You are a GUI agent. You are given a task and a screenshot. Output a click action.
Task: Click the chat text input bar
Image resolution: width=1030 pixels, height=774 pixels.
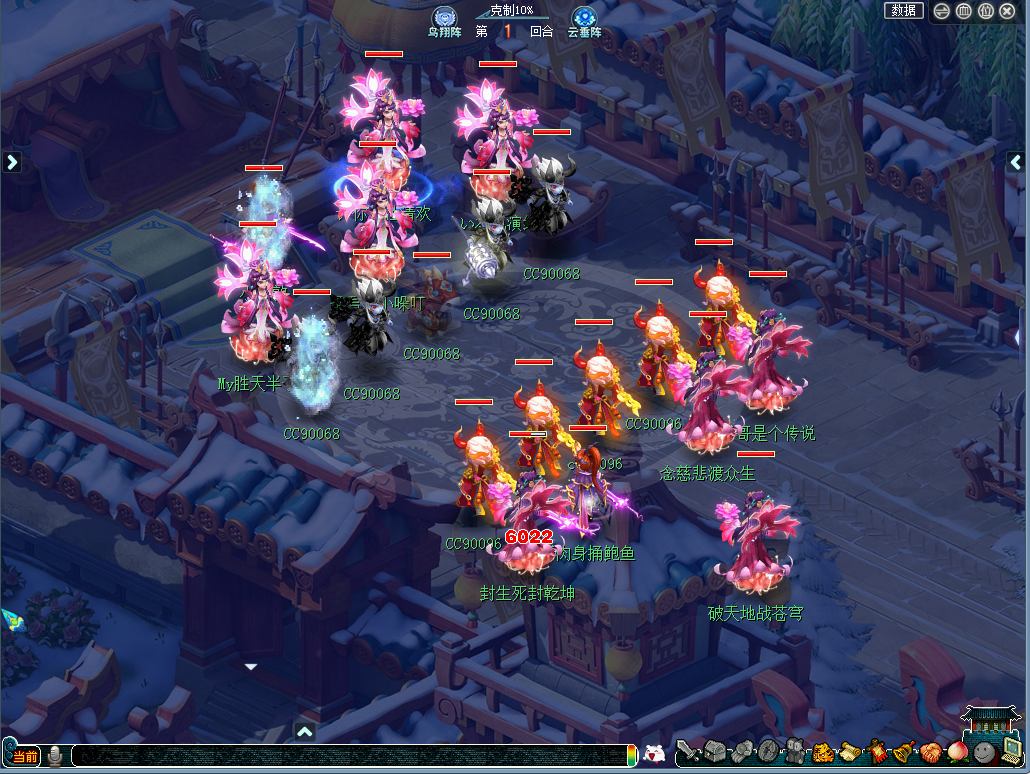tap(350, 756)
